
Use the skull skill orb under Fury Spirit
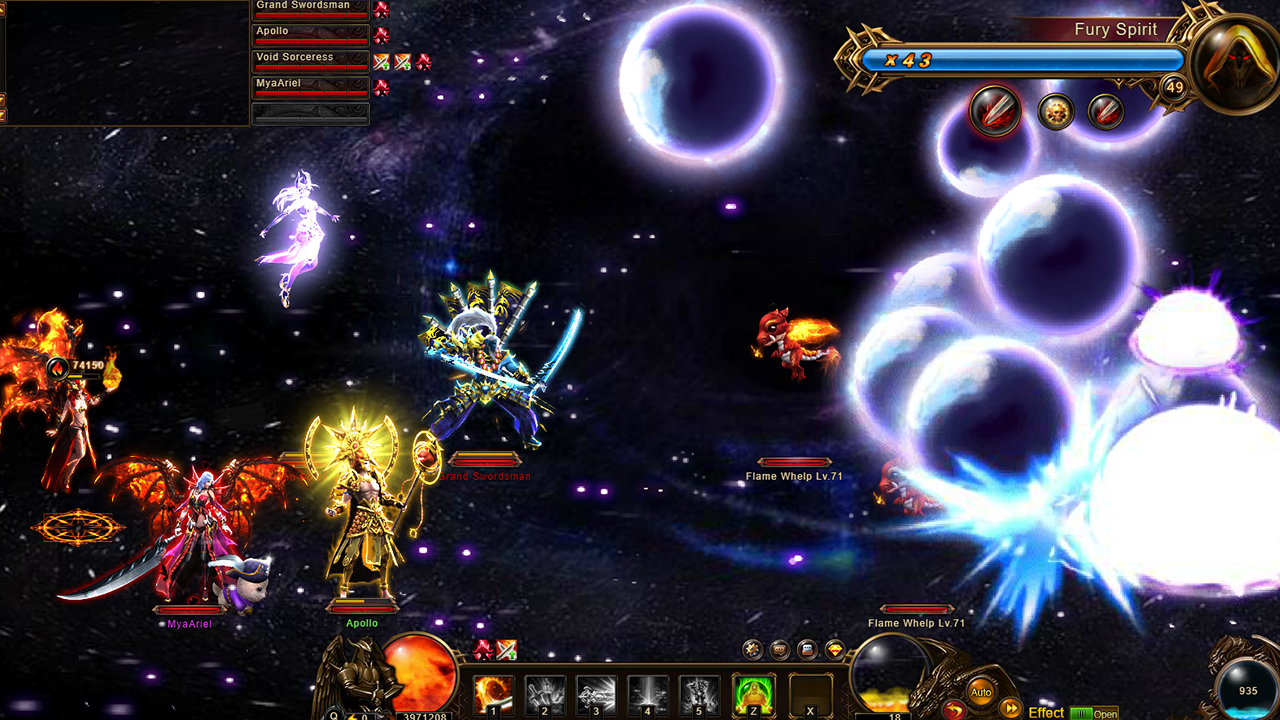click(x=1055, y=111)
